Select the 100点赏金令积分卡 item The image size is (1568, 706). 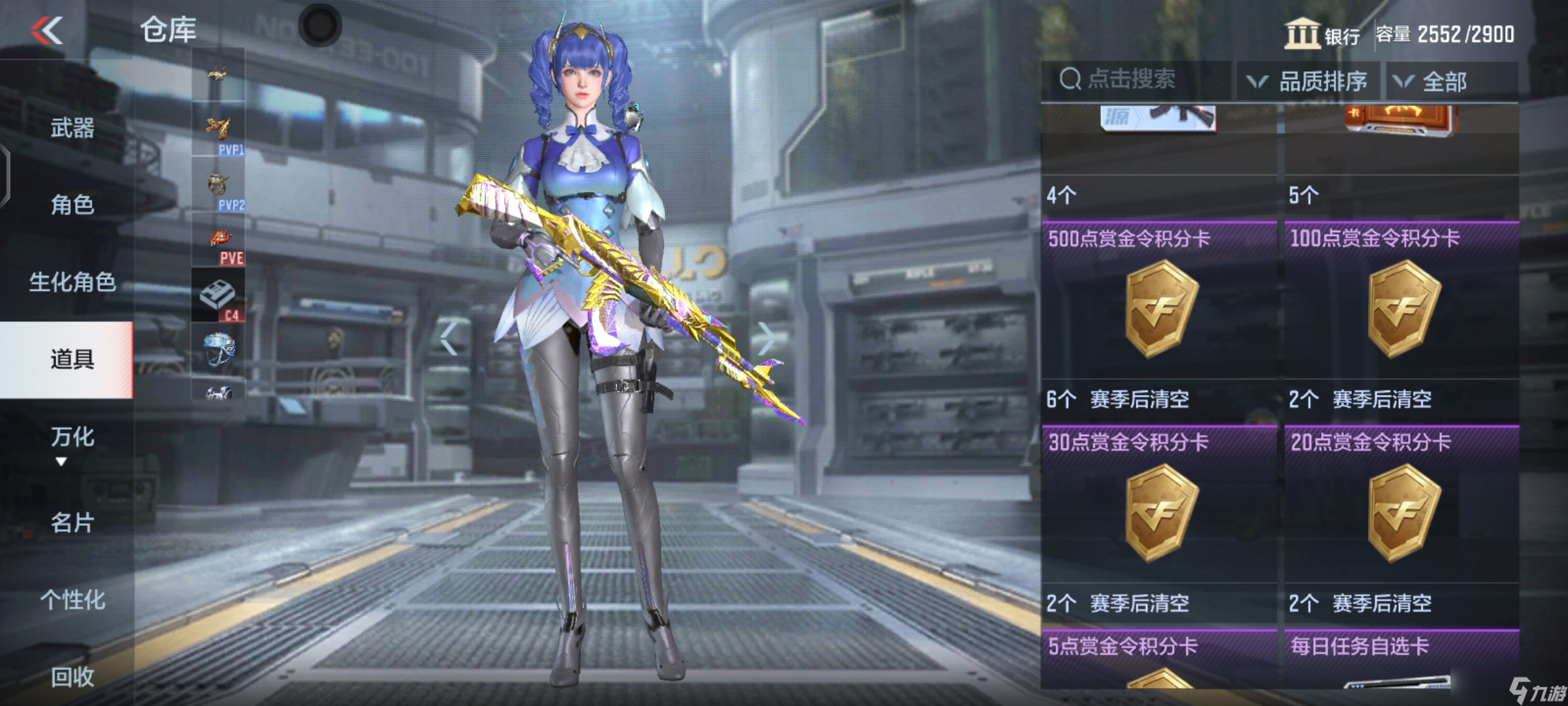pyautogui.click(x=1402, y=309)
